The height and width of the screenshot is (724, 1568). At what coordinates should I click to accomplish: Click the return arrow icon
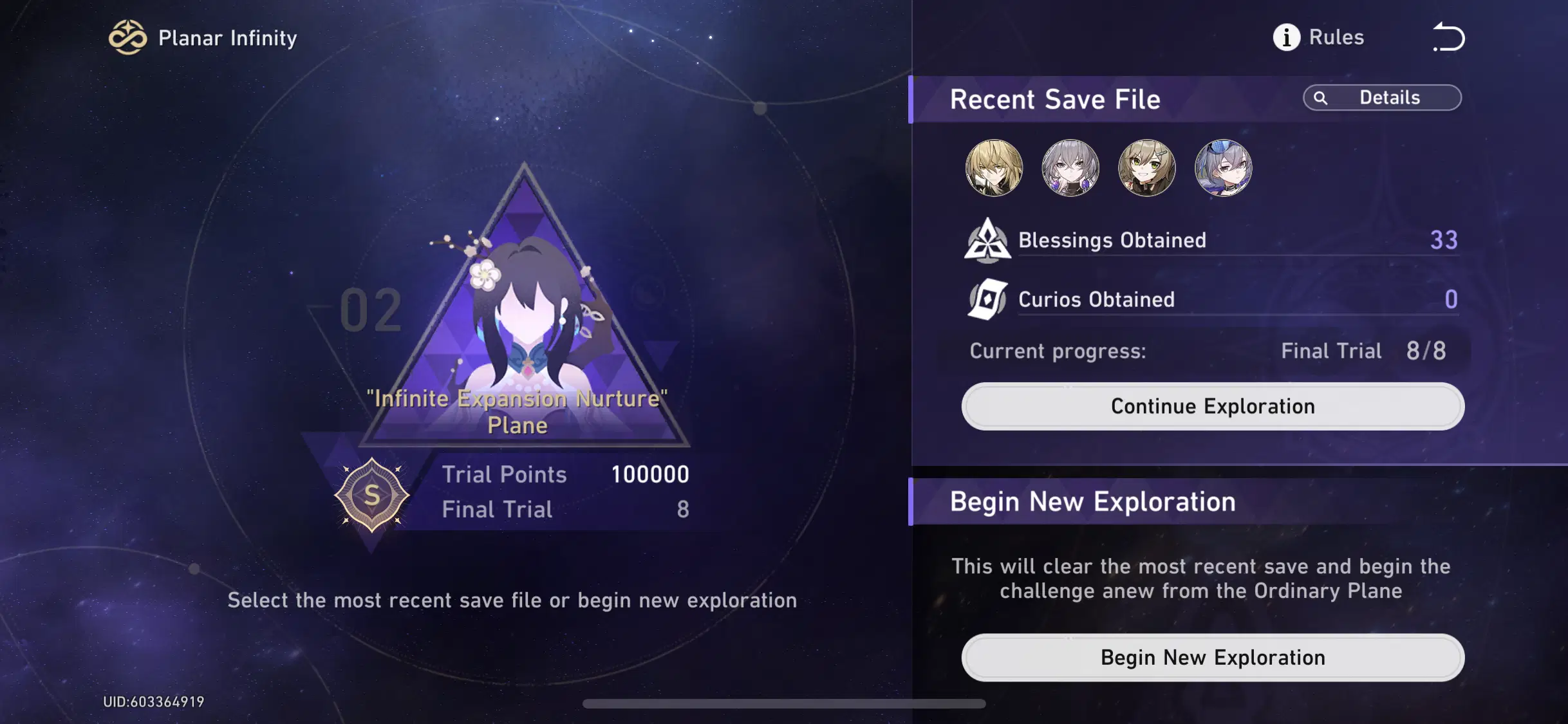(1448, 37)
